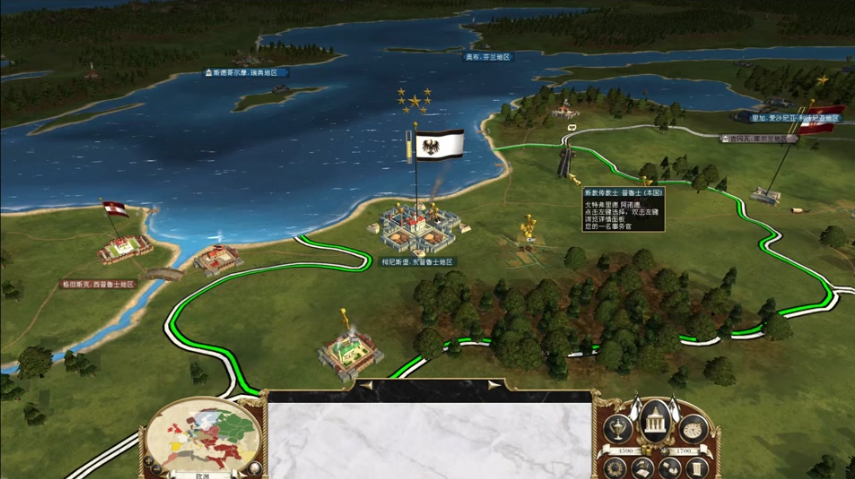855x479 pixels.
Task: Select the Stockholm region label
Action: pyautogui.click(x=246, y=73)
